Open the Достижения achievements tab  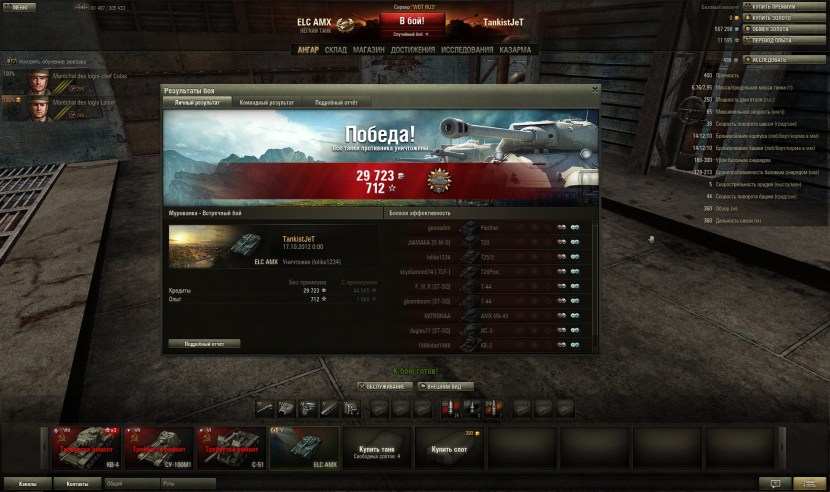click(x=413, y=49)
